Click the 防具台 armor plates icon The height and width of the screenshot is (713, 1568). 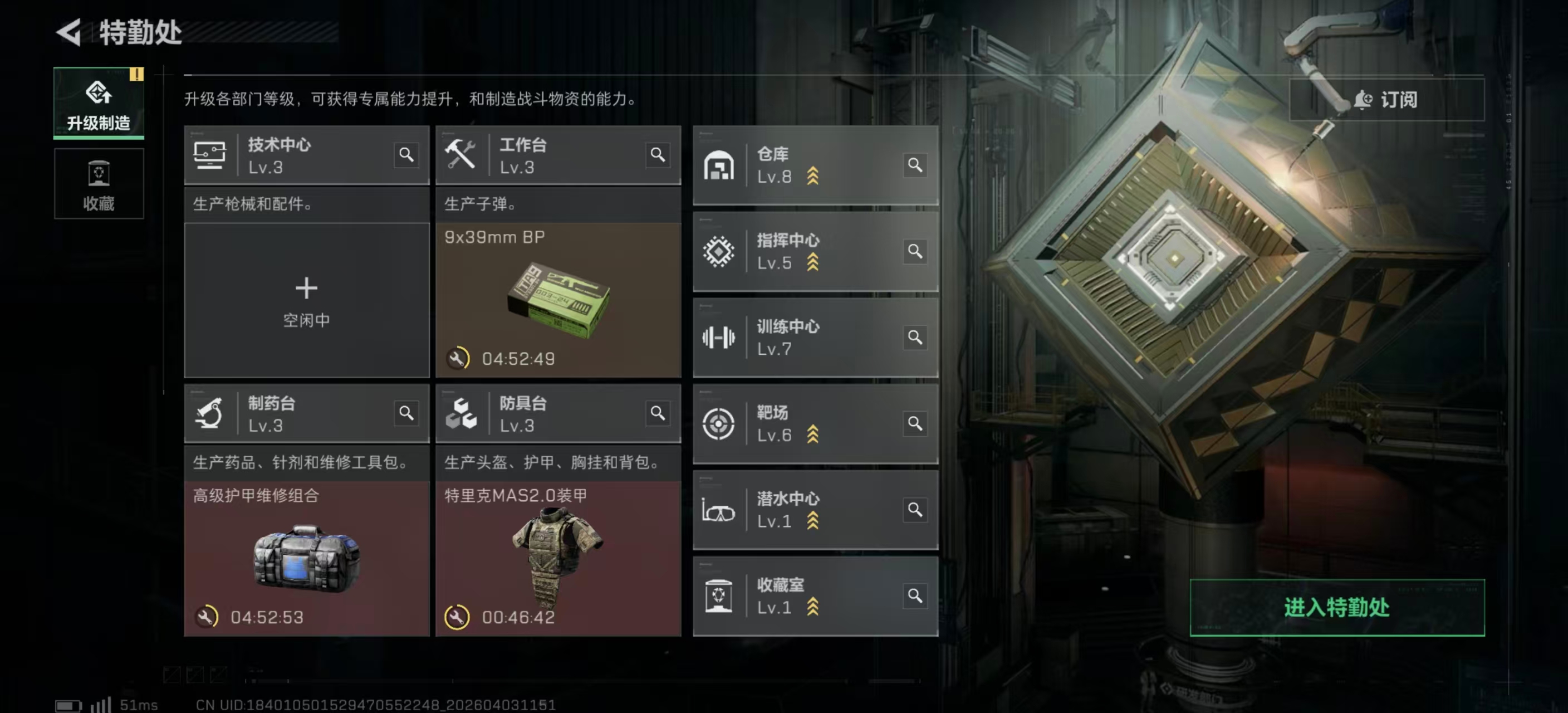point(463,413)
